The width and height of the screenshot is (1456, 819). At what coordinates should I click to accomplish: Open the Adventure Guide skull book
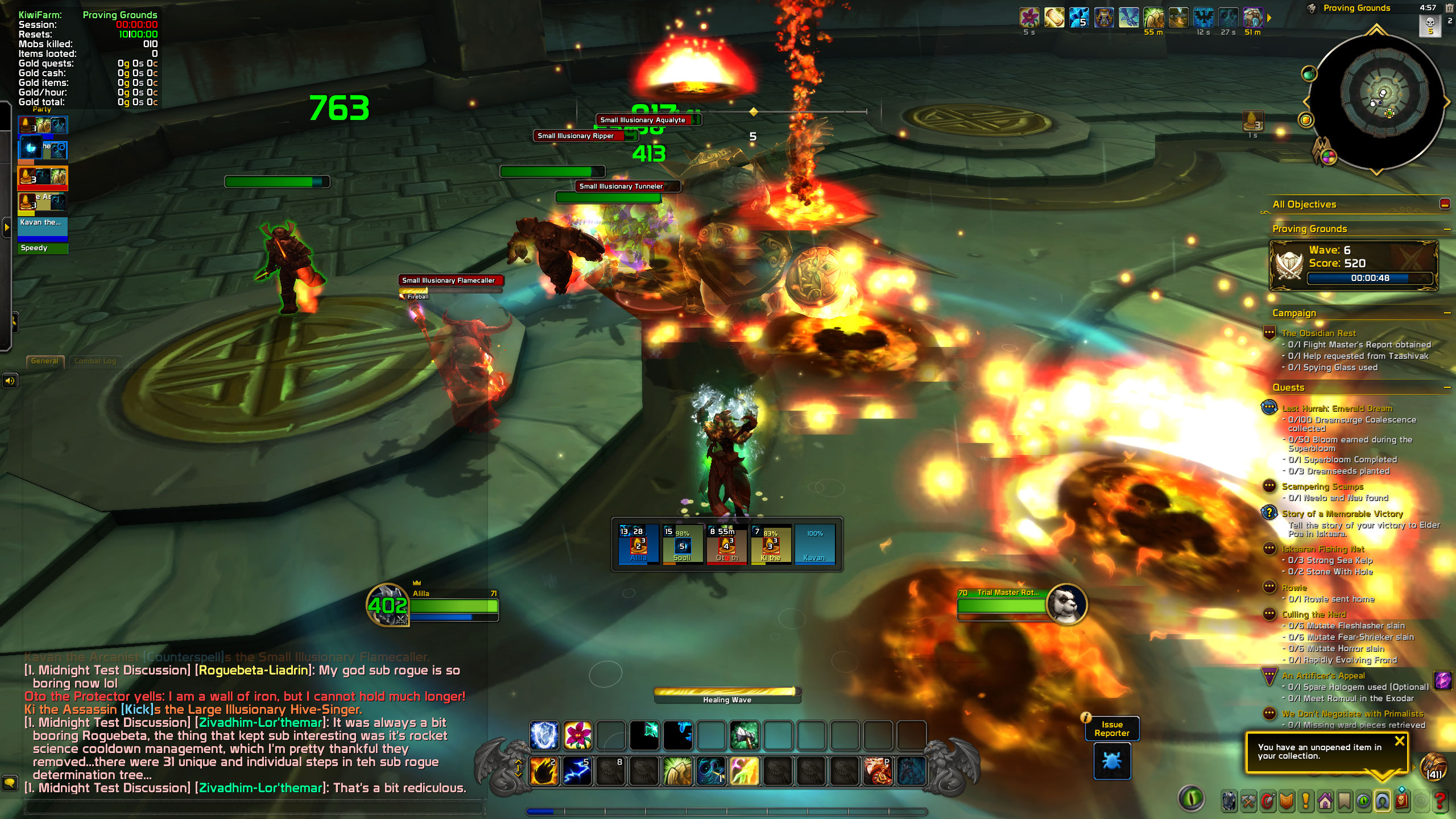click(x=1402, y=801)
